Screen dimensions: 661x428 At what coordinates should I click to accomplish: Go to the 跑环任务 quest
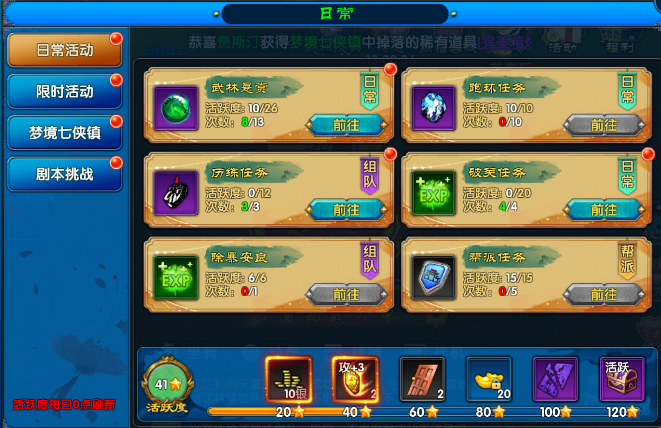[603, 125]
